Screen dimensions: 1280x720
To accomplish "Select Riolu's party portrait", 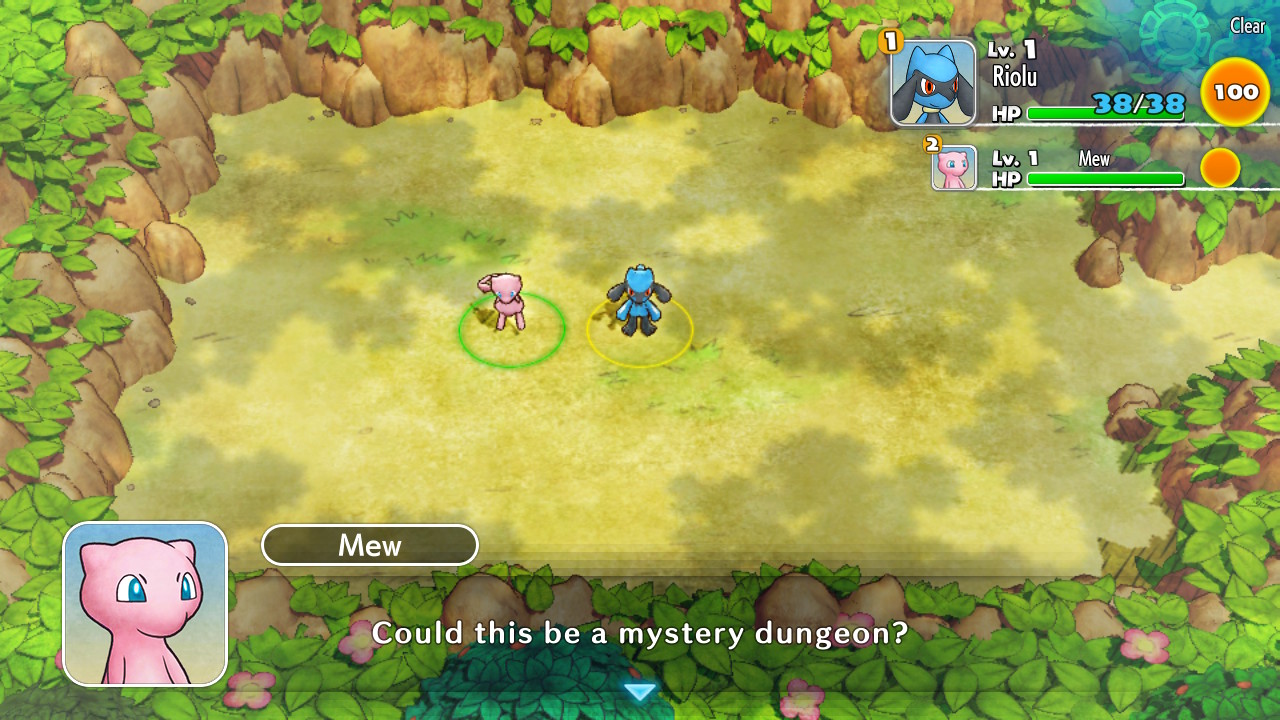I will (933, 83).
